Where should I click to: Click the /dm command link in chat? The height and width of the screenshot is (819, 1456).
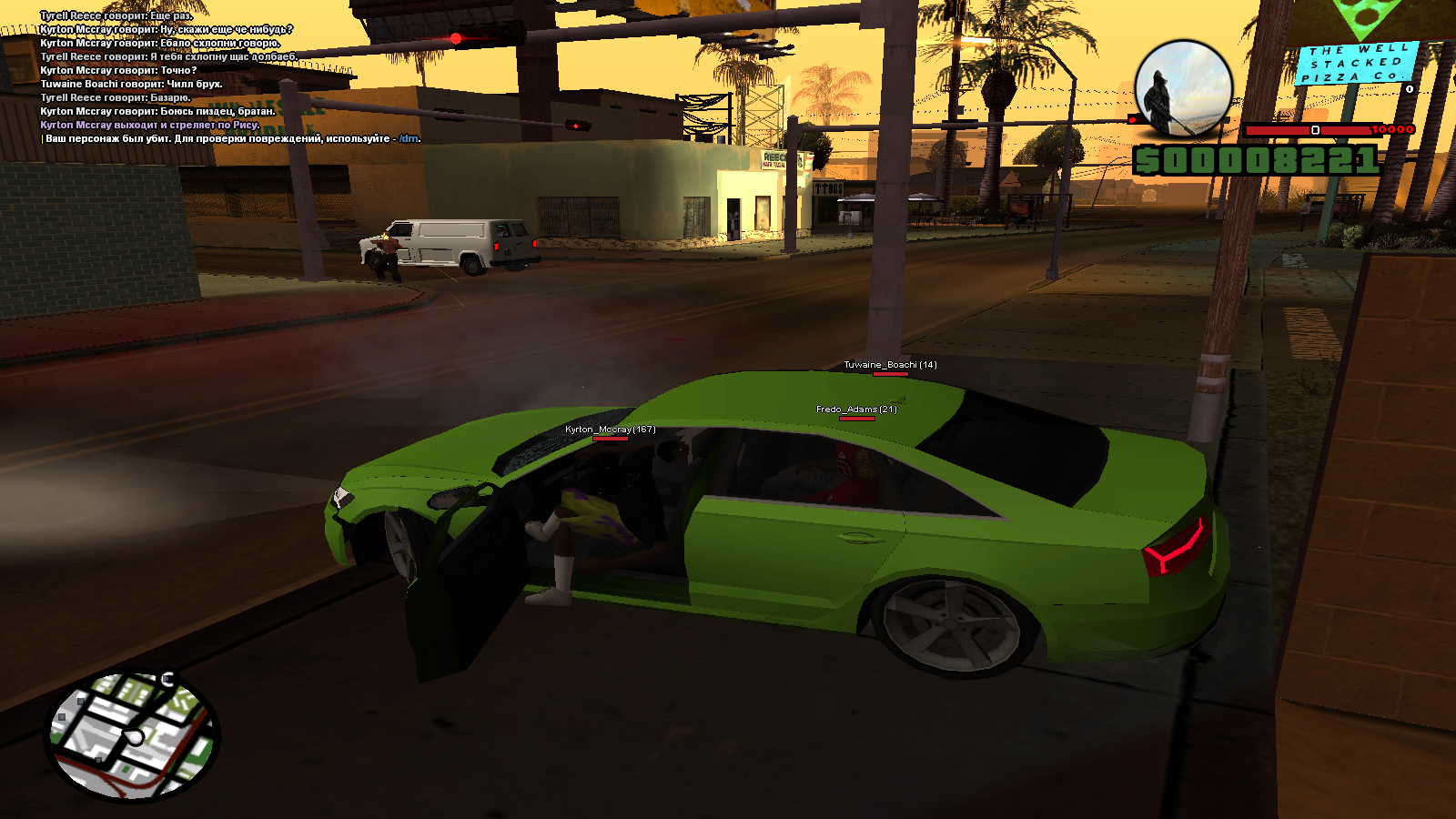(409, 139)
